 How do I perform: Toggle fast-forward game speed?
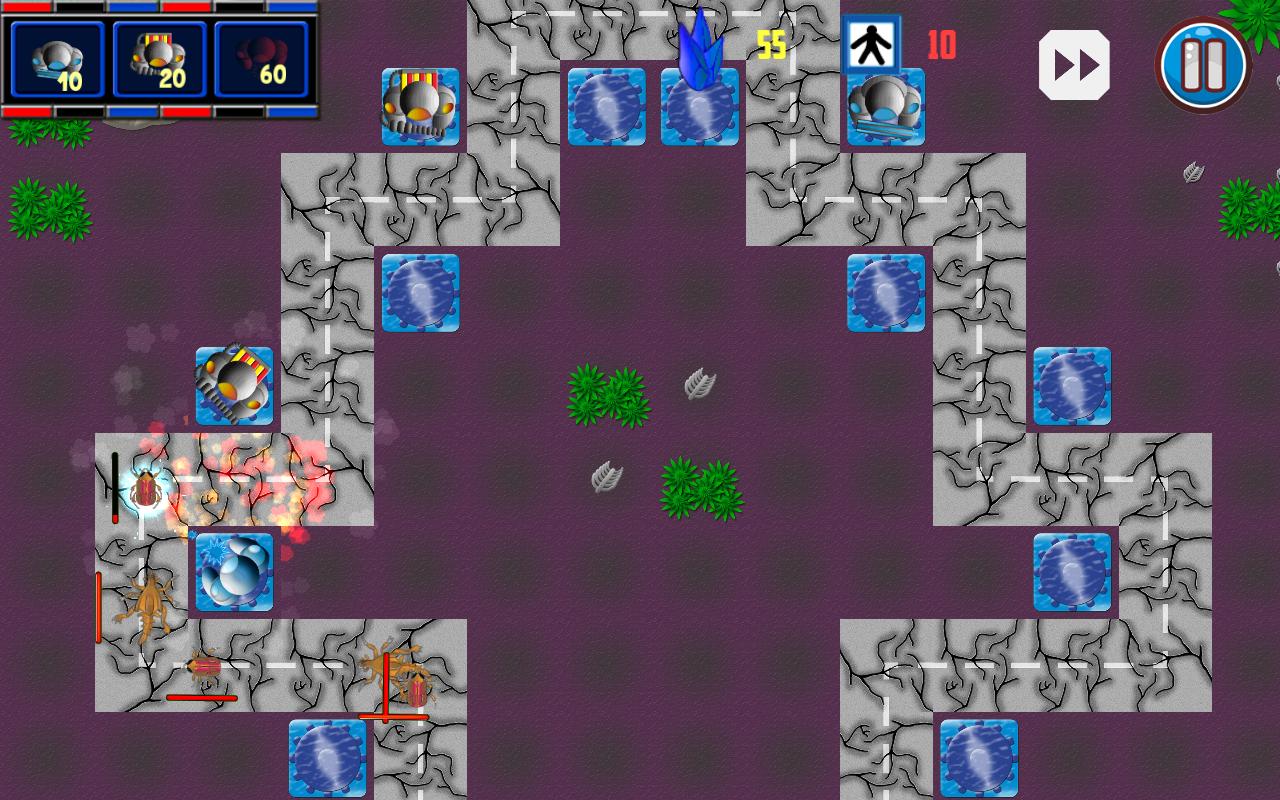(1074, 63)
